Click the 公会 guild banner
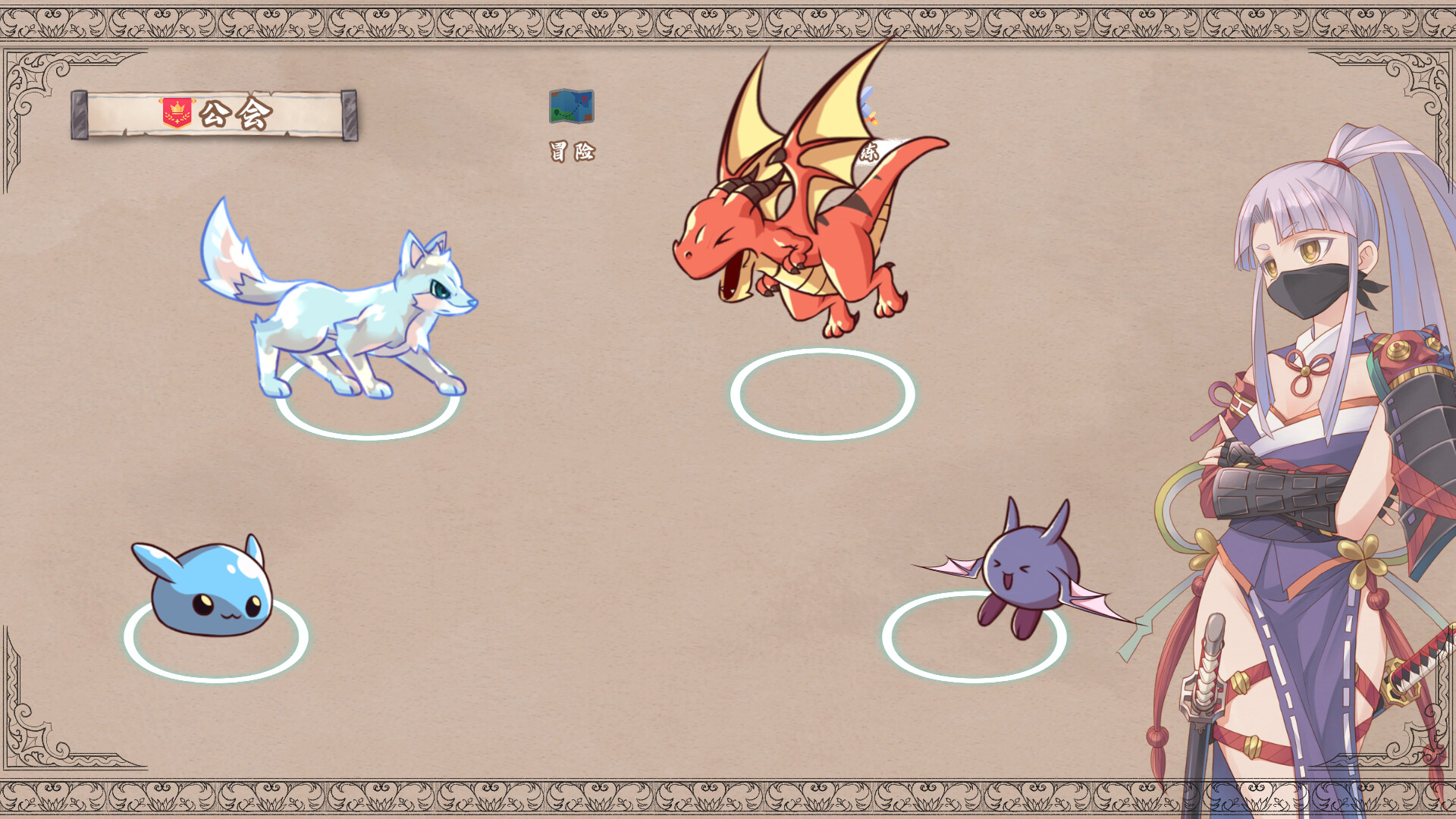 pos(215,115)
